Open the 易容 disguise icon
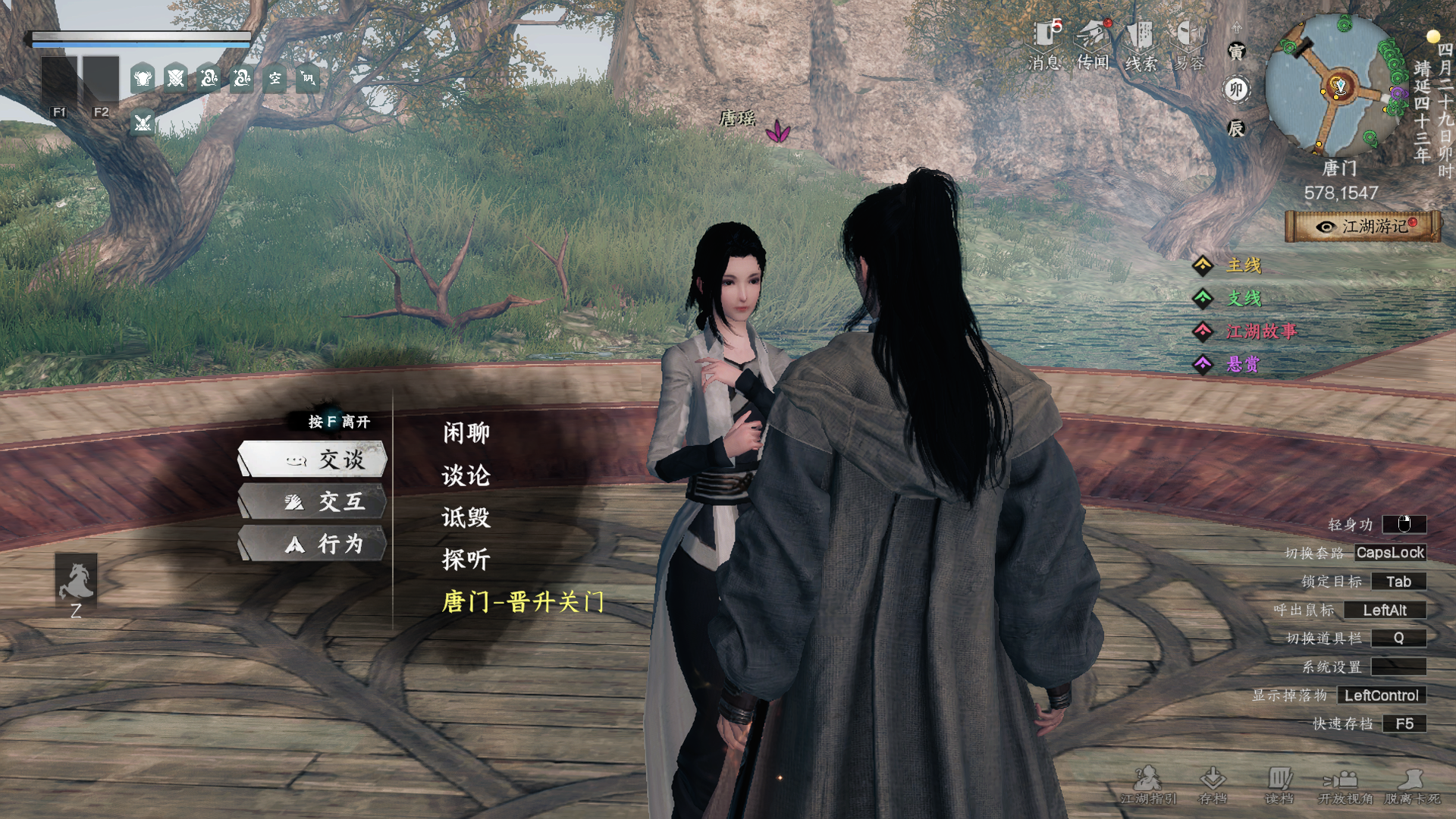This screenshot has width=1456, height=819. coord(1189,45)
